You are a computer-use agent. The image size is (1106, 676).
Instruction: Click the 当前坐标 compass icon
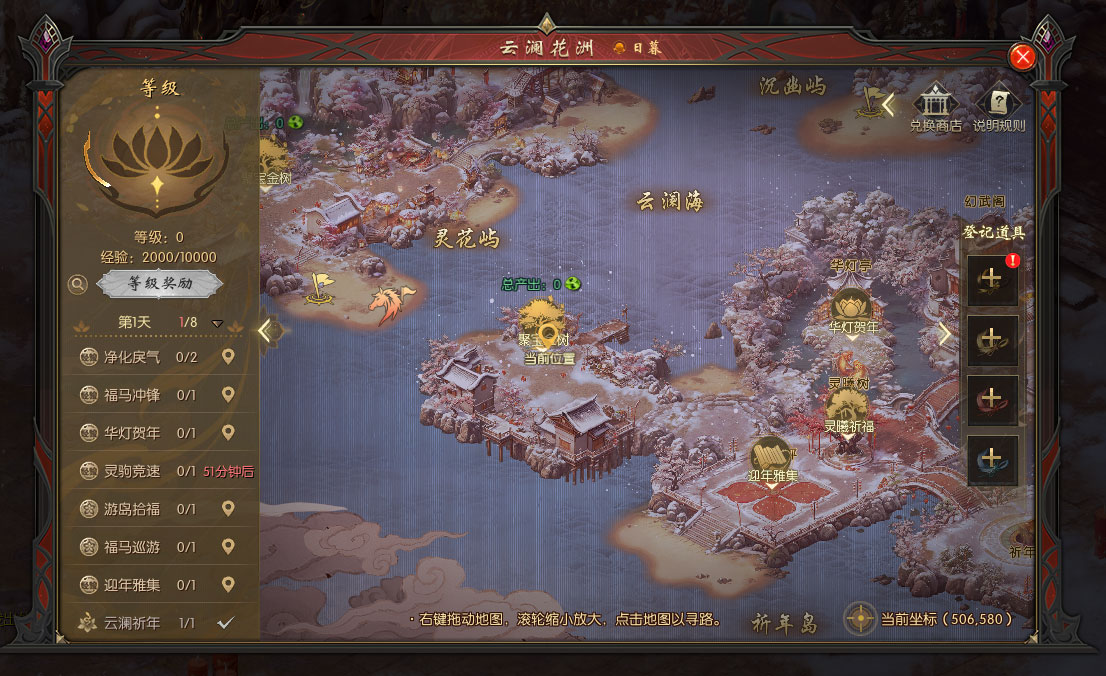[861, 619]
